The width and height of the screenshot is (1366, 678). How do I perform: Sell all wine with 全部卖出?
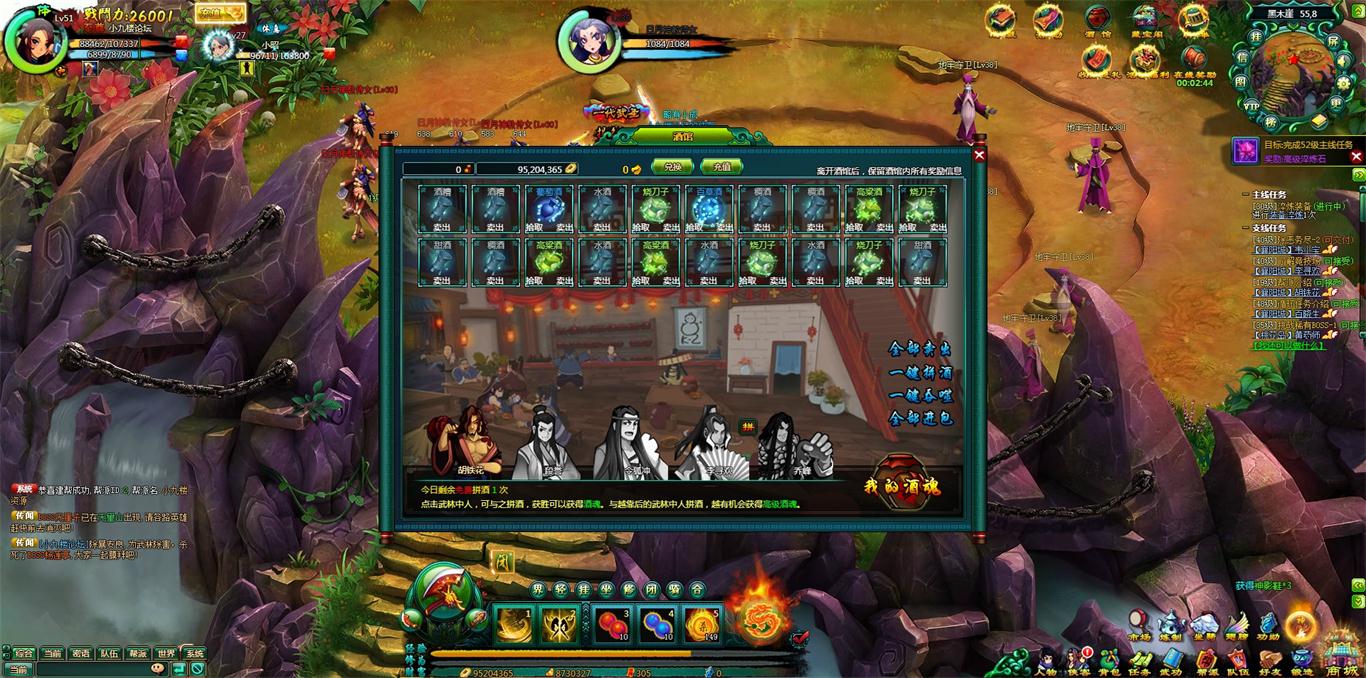[920, 349]
